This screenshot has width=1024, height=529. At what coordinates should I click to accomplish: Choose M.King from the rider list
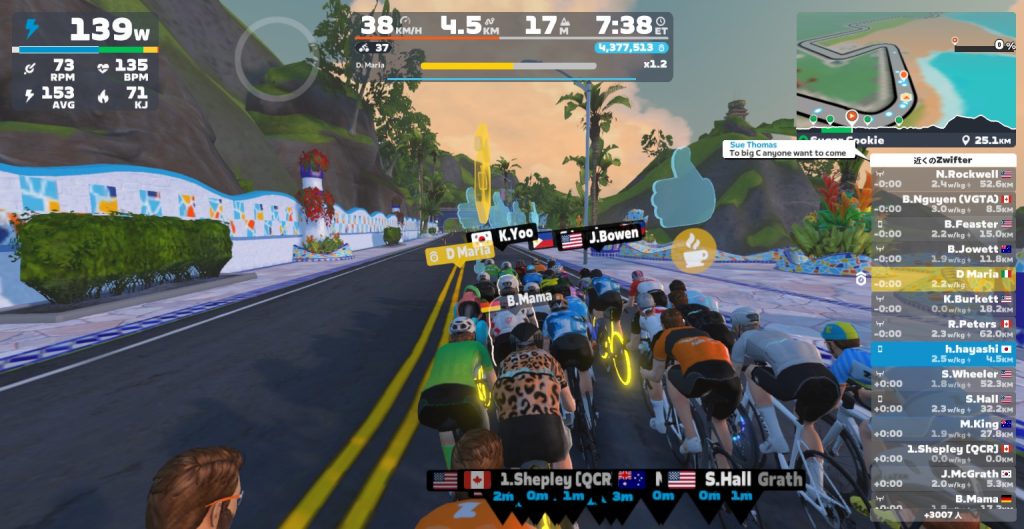tap(943, 429)
